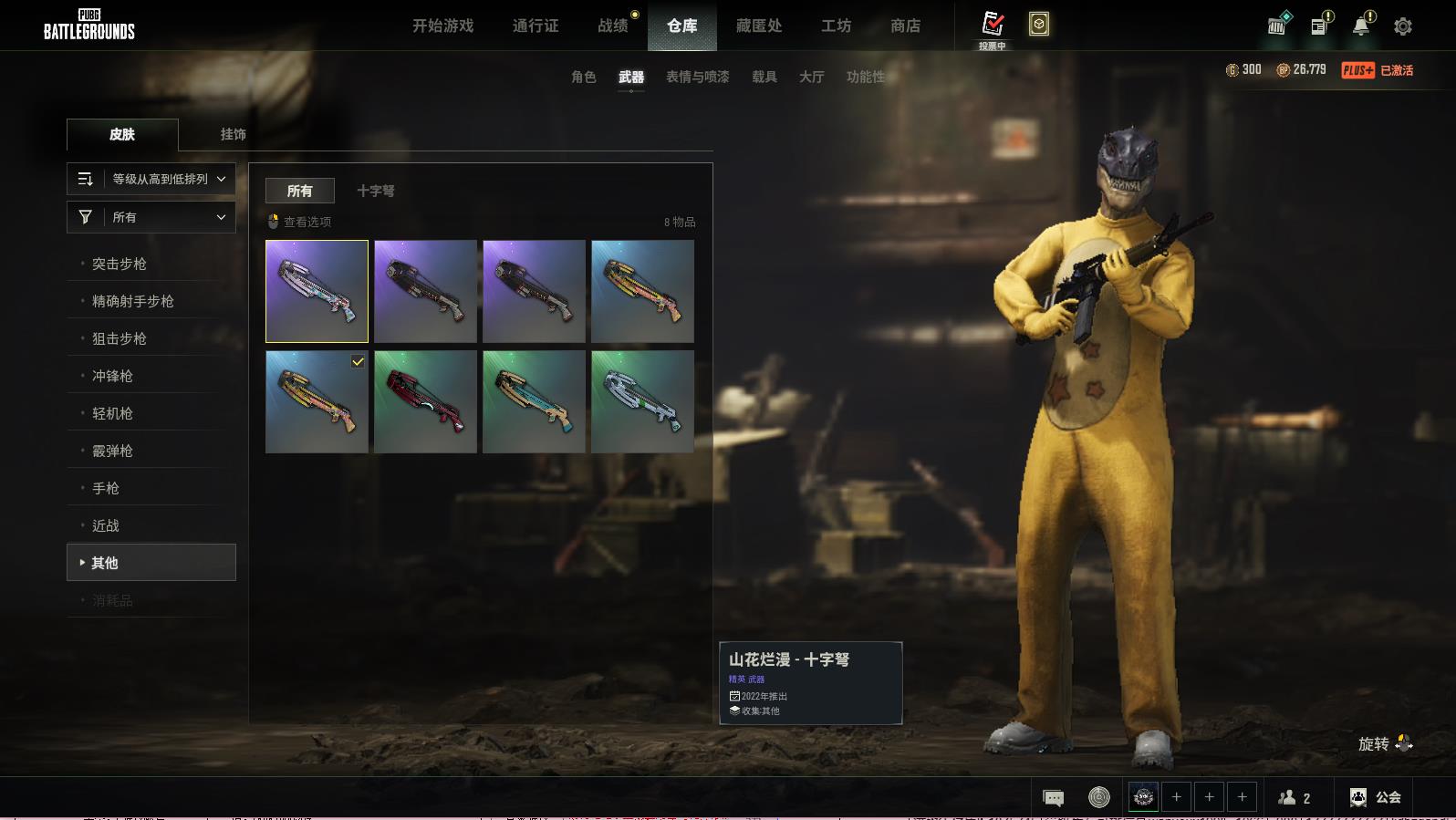
Task: Select 突击步枪 weapon category
Action: click(x=120, y=264)
